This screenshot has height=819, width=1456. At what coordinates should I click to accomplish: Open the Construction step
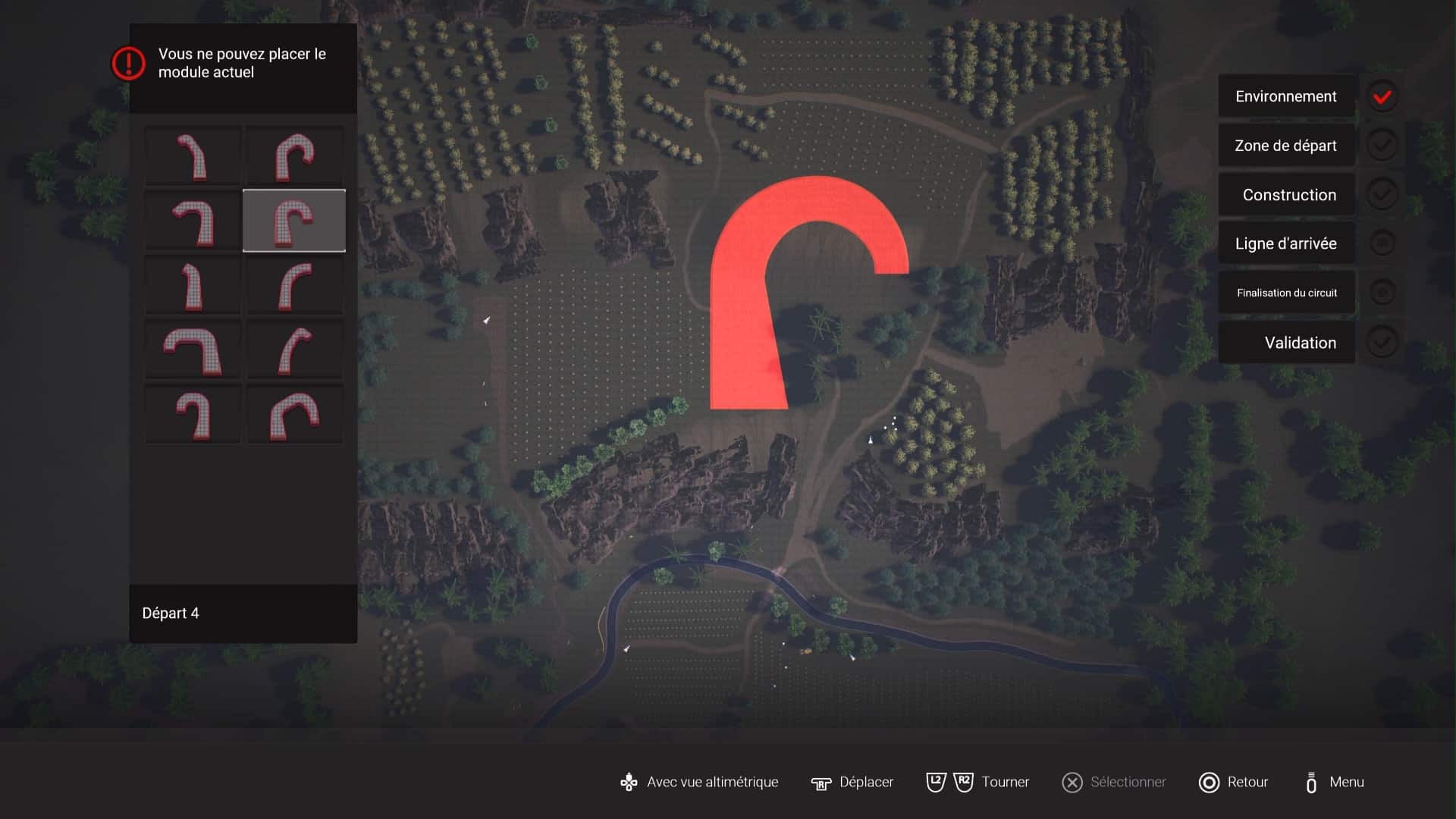tap(1287, 195)
